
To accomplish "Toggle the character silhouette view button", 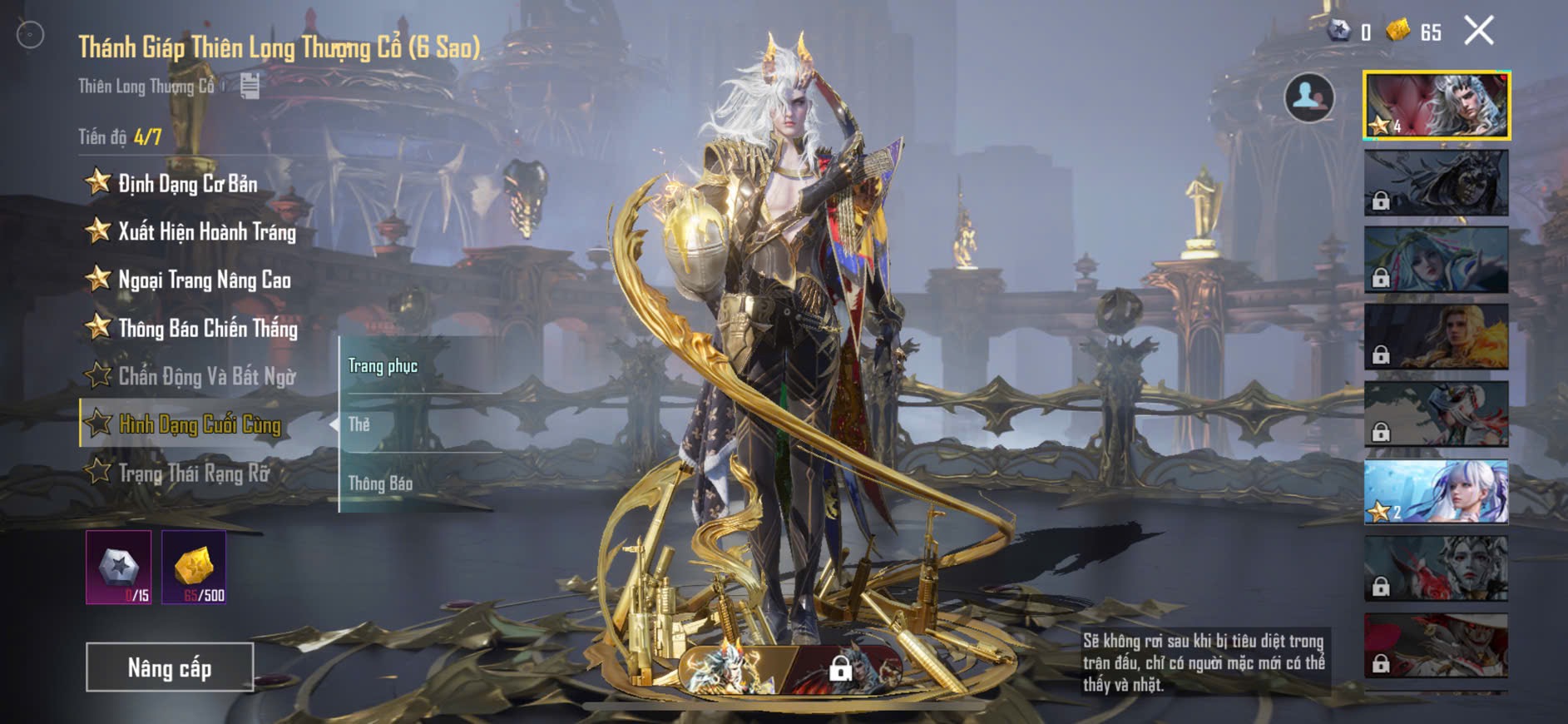I will 1308,97.
